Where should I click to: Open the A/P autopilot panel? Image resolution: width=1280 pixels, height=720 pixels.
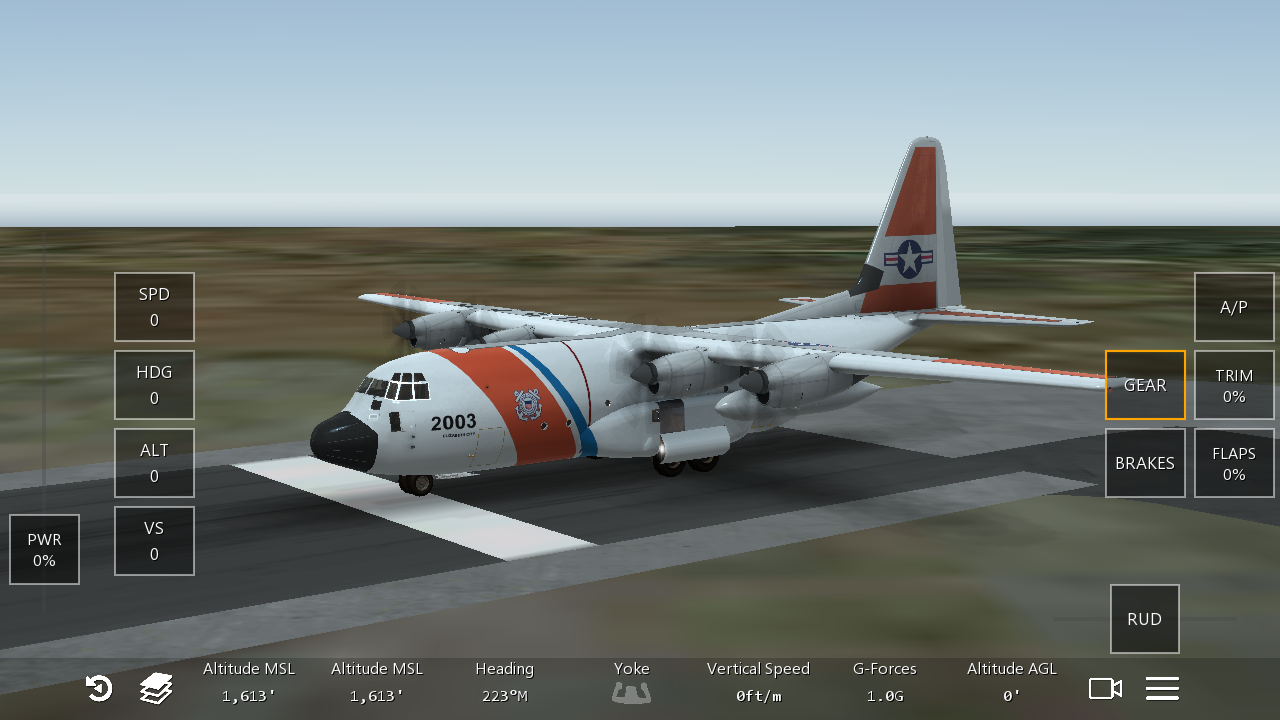(x=1234, y=307)
